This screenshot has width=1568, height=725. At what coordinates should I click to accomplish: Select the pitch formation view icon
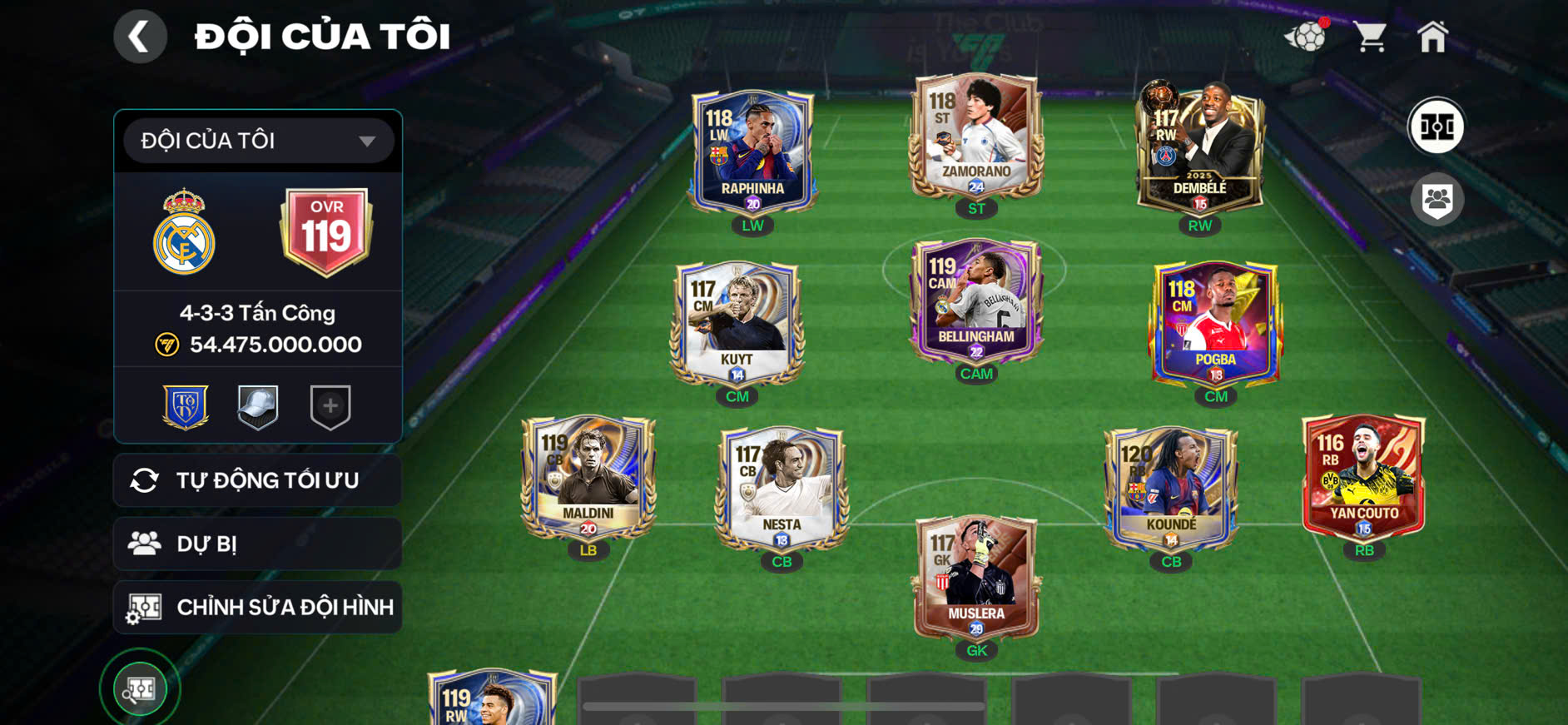[1439, 127]
